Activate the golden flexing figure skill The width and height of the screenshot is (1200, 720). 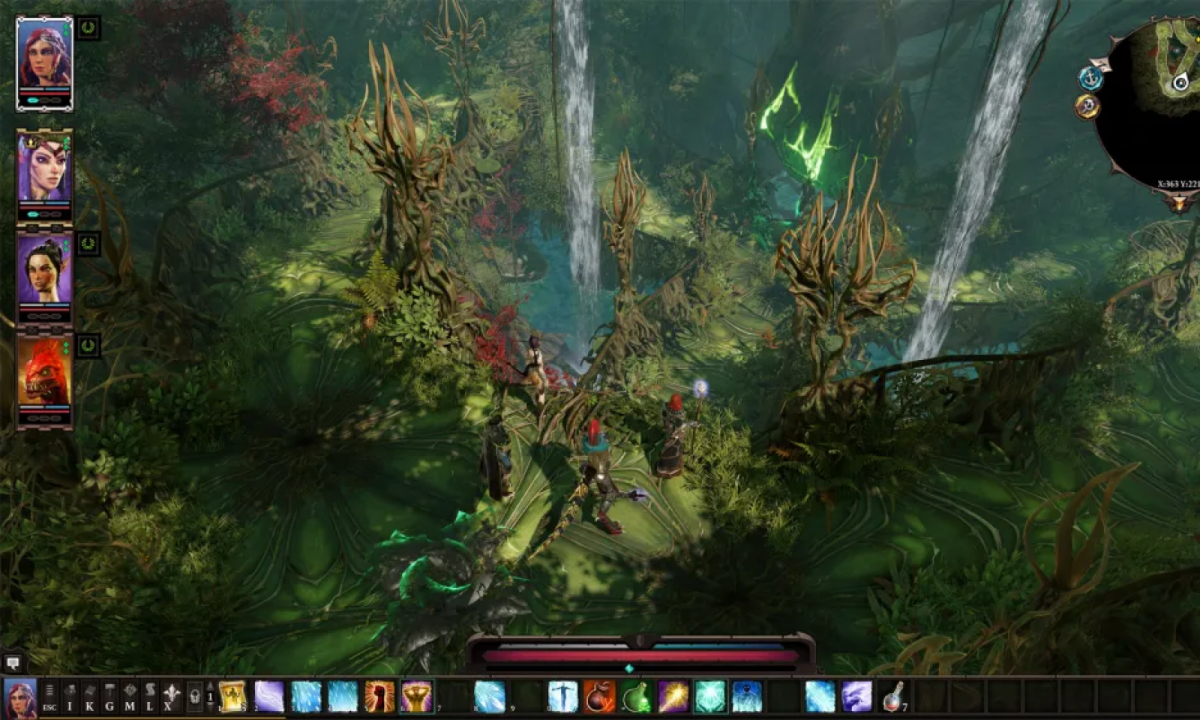(416, 696)
